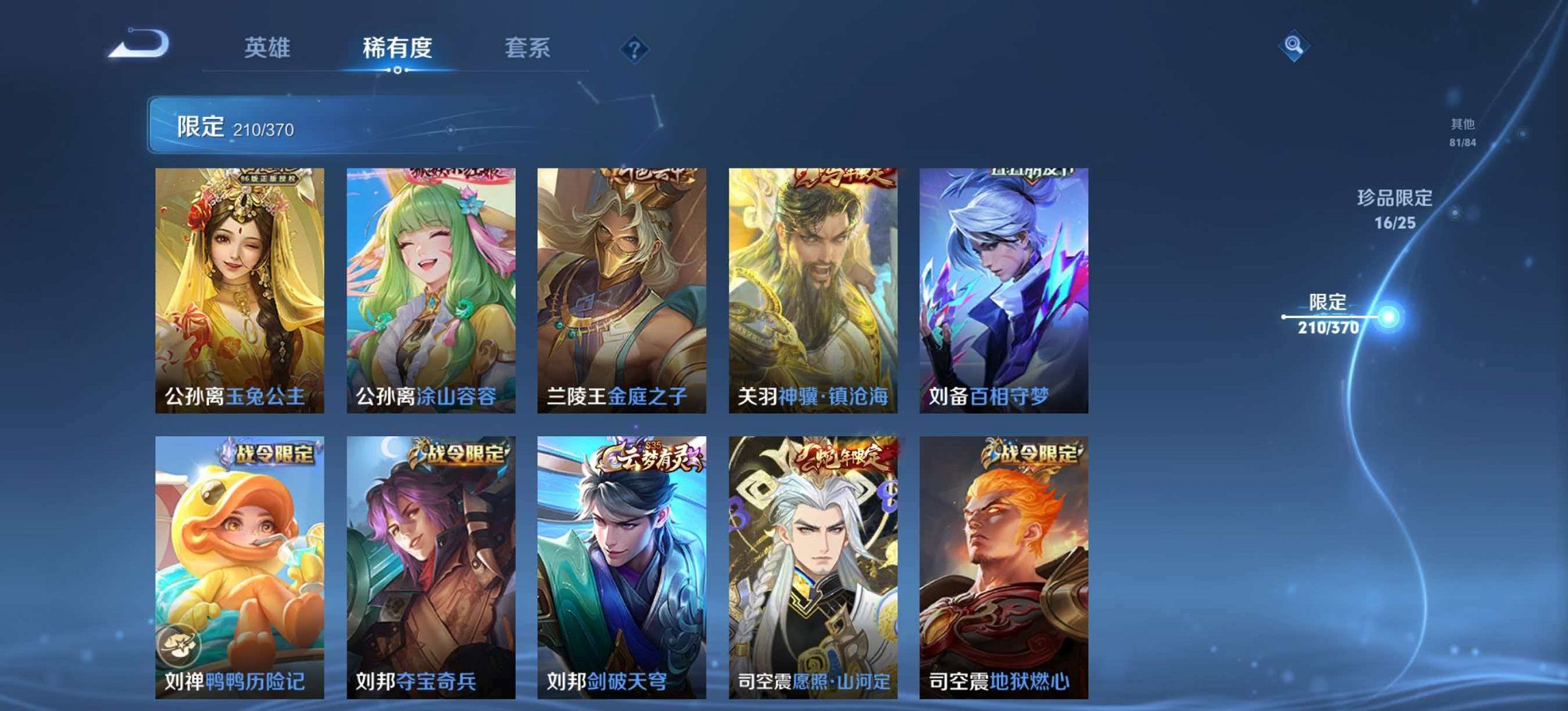
Task: View the 兰陵王 金庭之子 skin
Action: pyautogui.click(x=618, y=287)
